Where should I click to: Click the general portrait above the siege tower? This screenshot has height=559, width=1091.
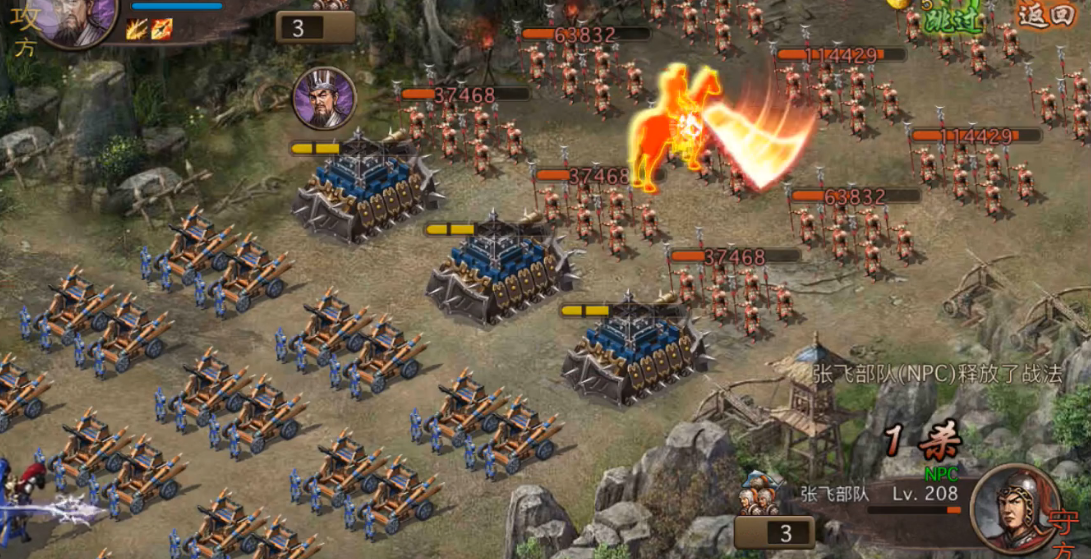[324, 99]
